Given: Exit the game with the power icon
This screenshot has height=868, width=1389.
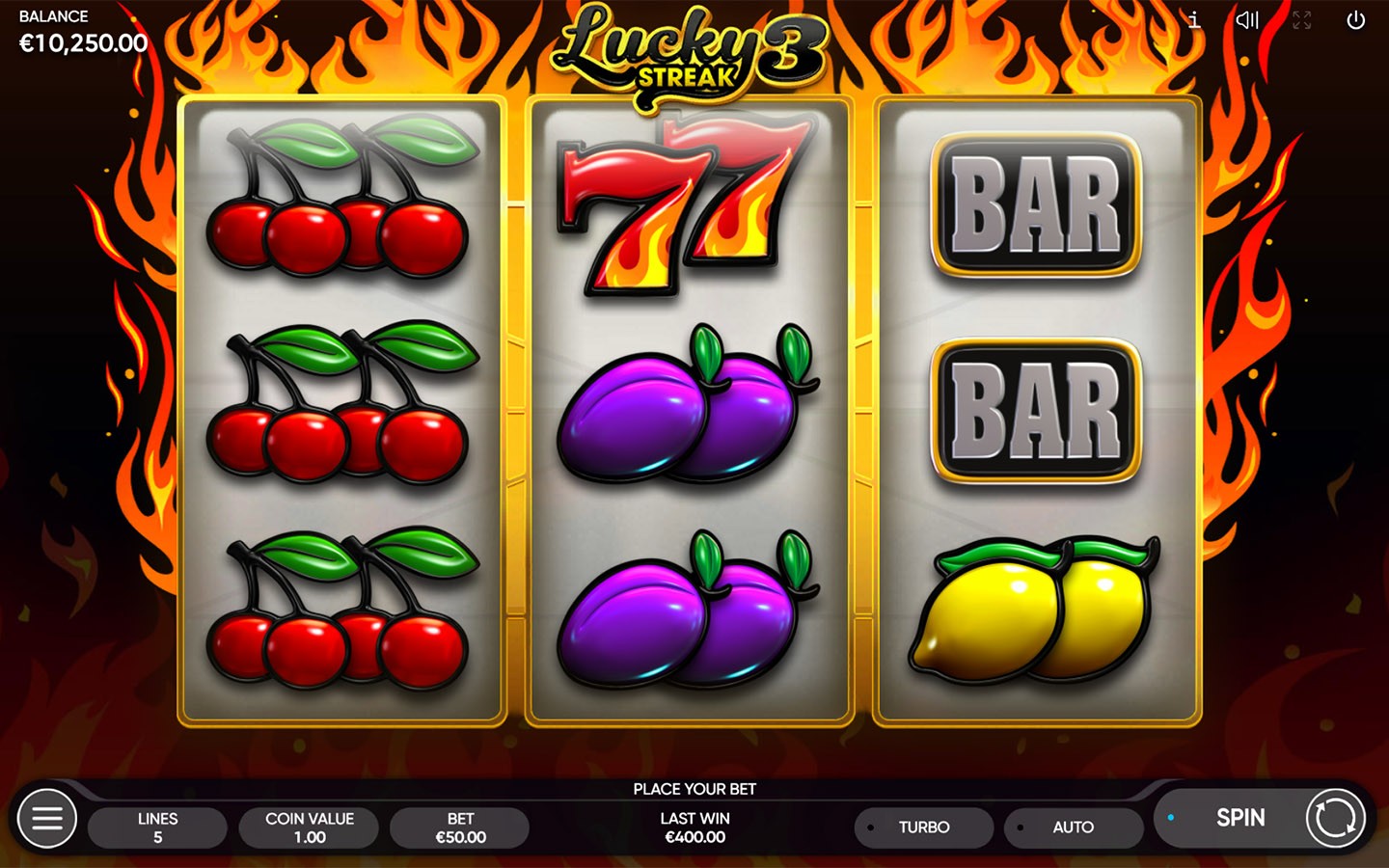Looking at the screenshot, I should click(1355, 20).
